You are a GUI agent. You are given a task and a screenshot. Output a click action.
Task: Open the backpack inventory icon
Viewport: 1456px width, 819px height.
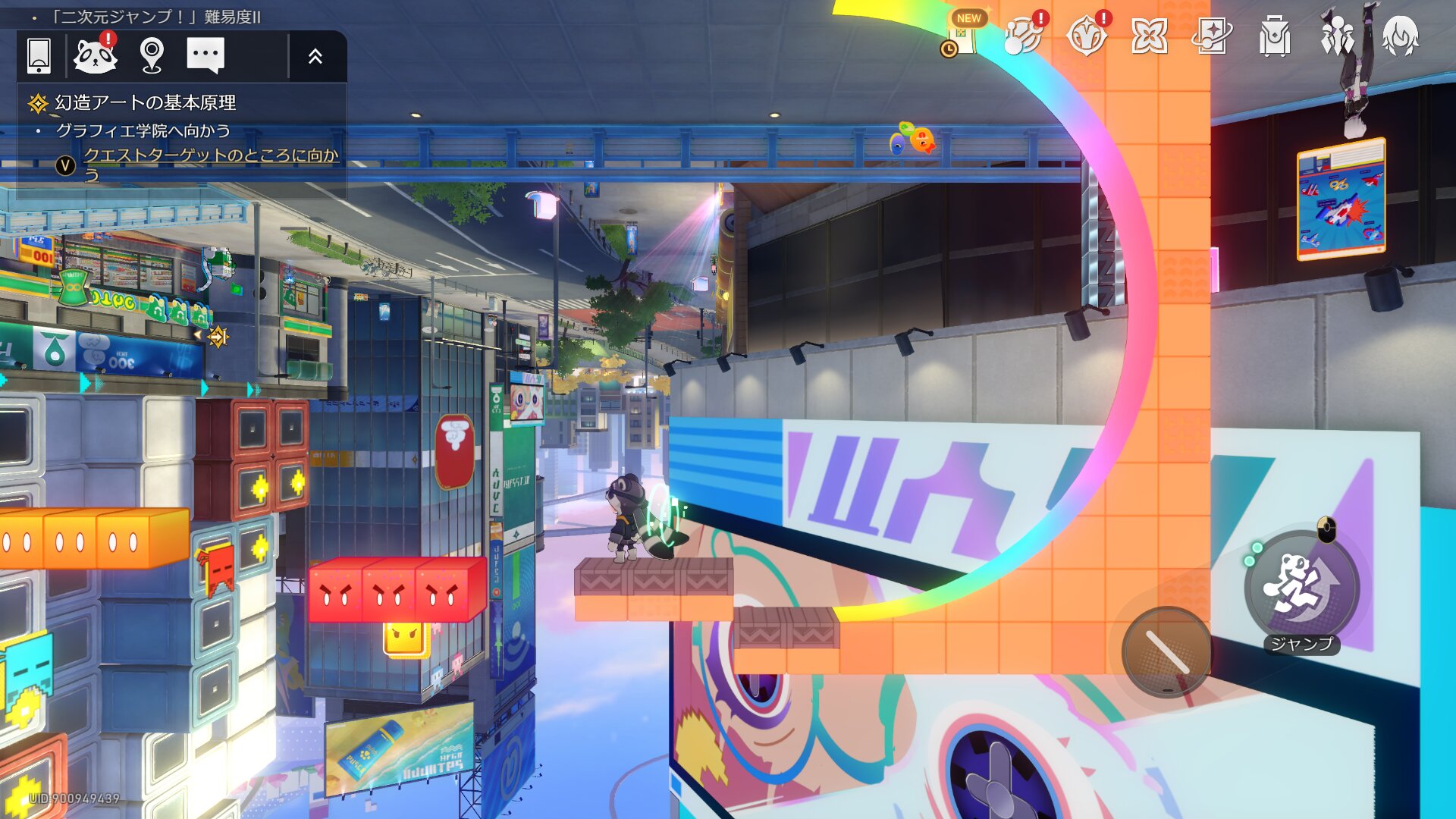(1275, 35)
